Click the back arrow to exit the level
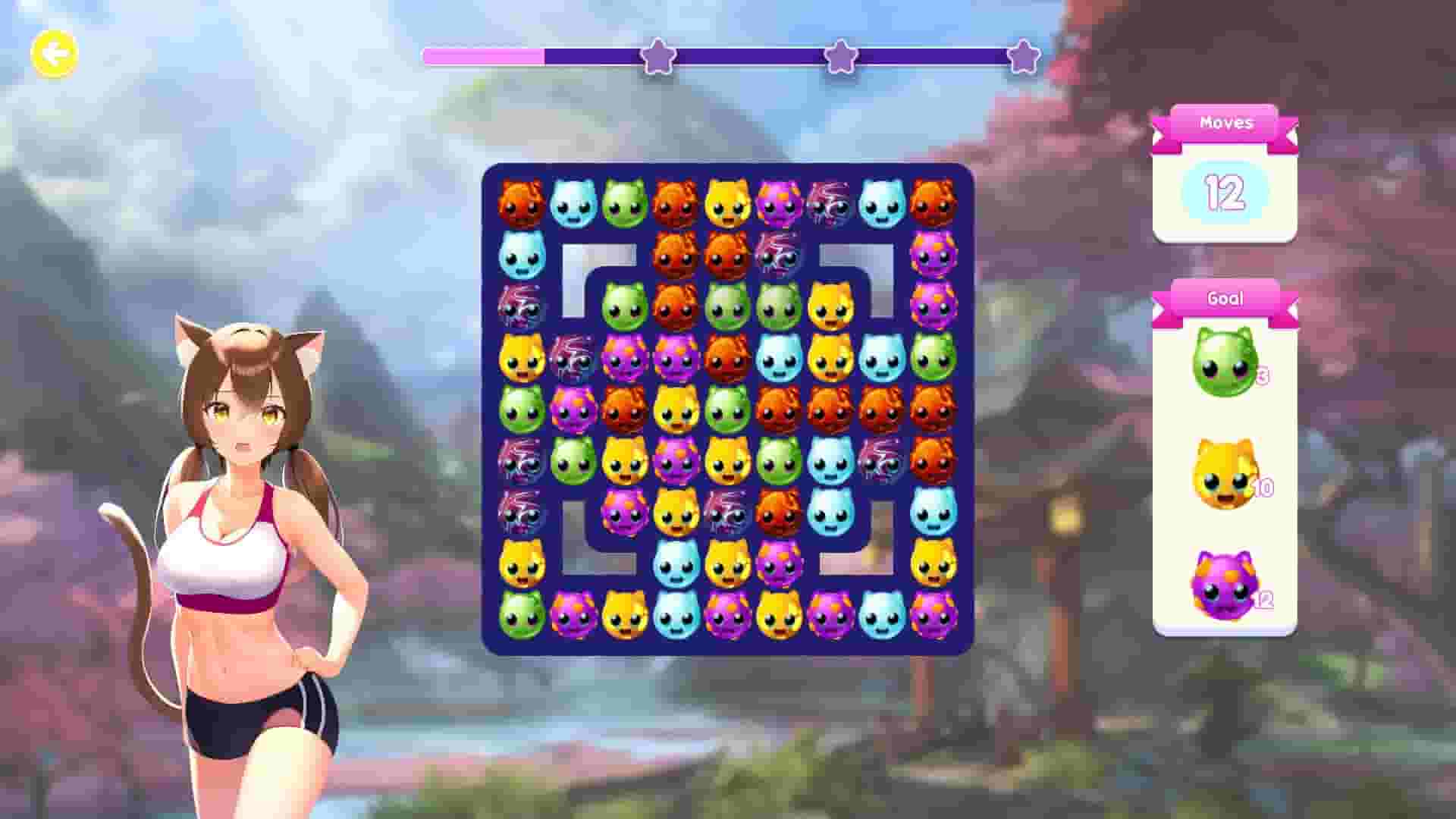The width and height of the screenshot is (1456, 819). tap(52, 52)
